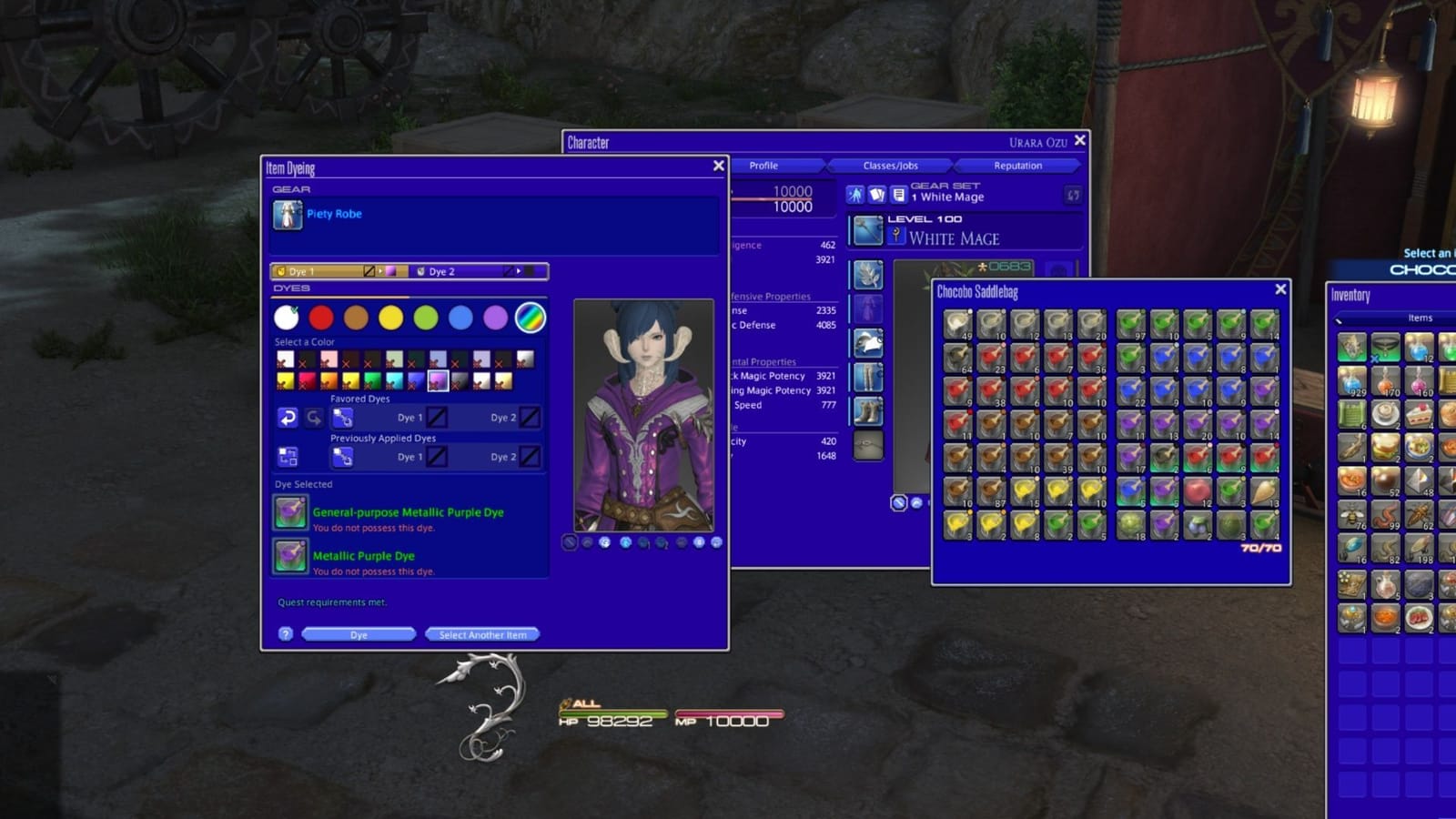Click the copy icon beside Favored Dyes

342,418
